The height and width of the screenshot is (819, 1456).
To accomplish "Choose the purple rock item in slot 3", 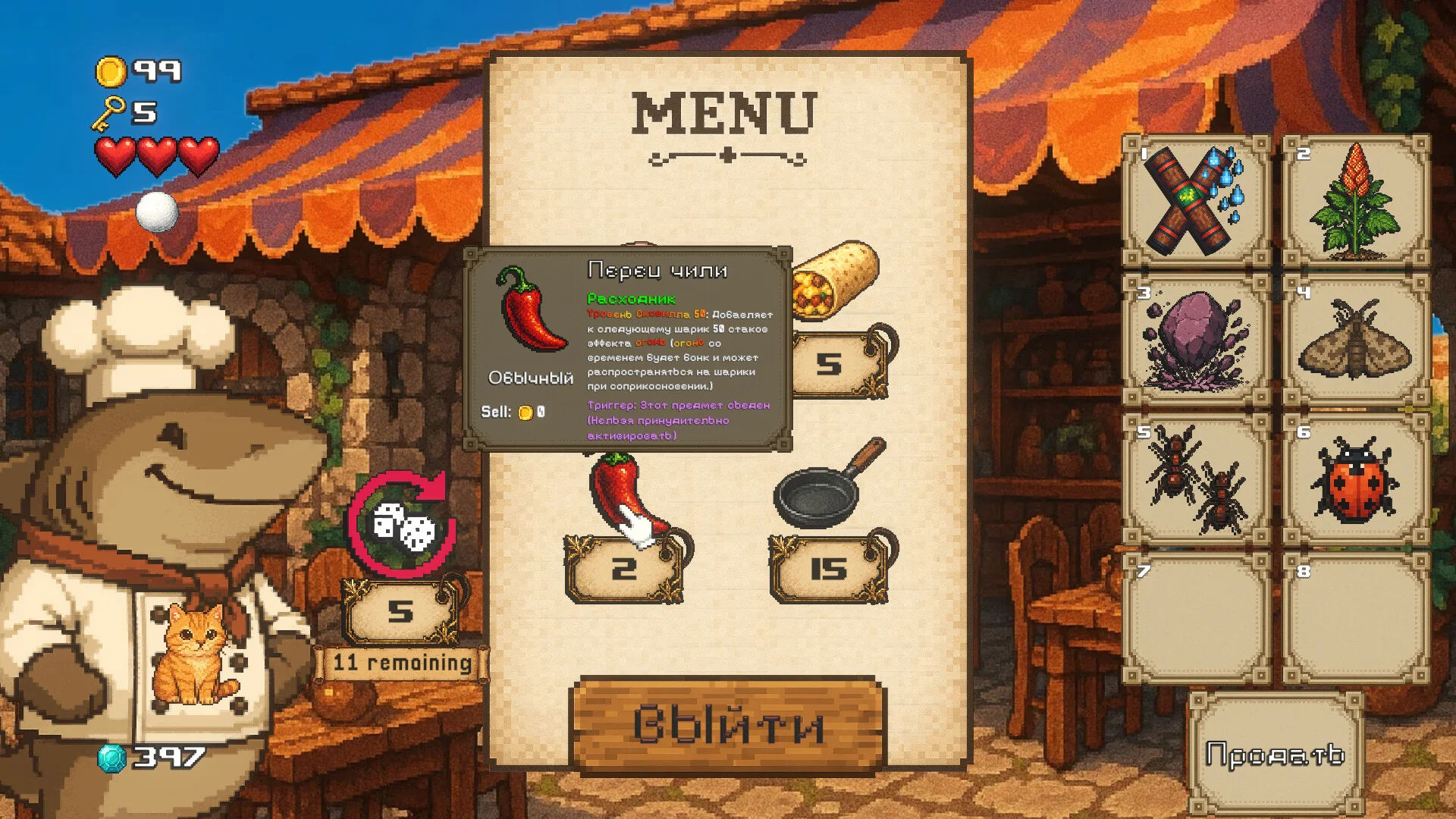I will click(x=1196, y=340).
